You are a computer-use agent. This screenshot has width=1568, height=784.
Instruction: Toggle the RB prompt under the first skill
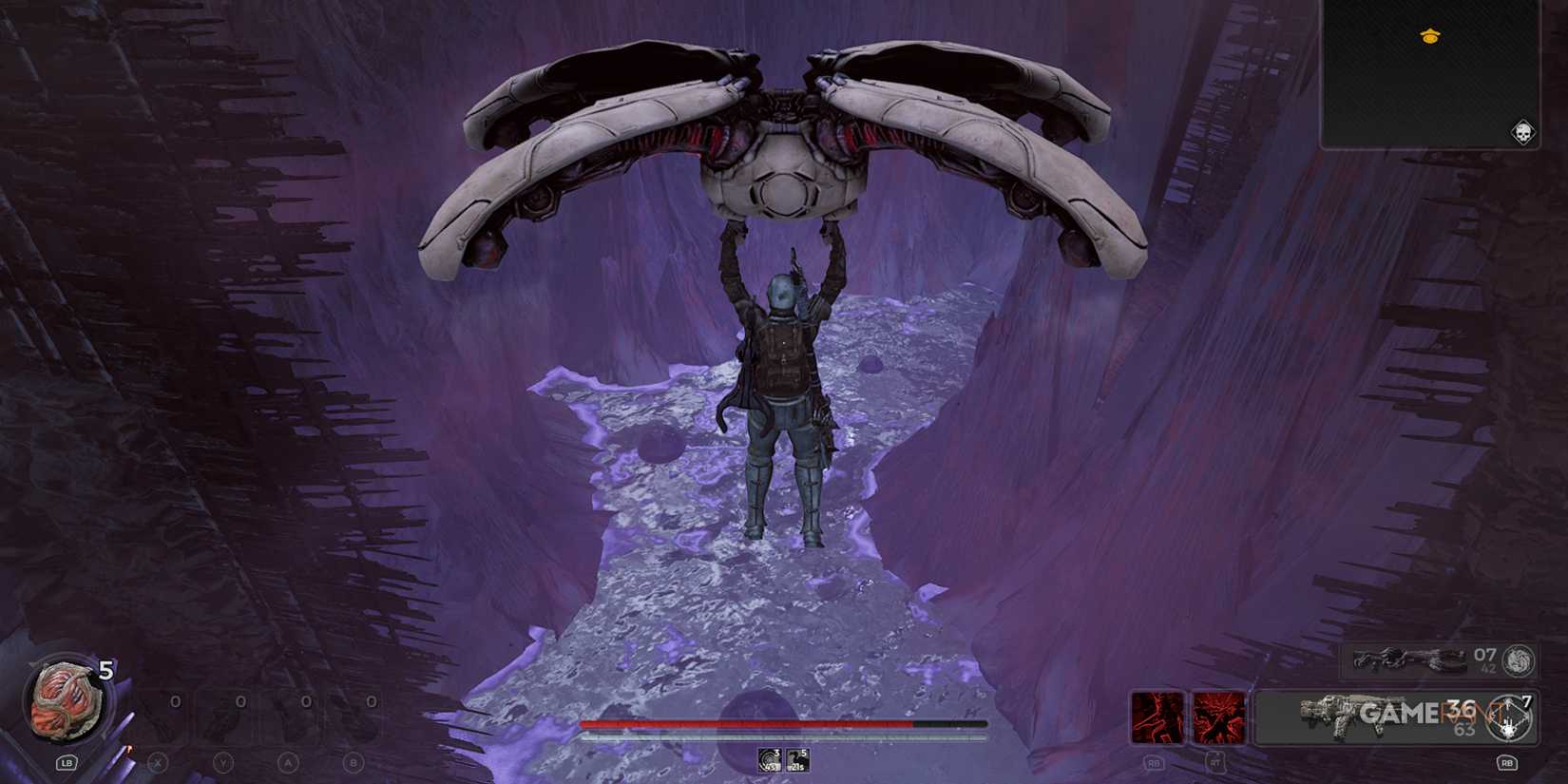point(1154,763)
